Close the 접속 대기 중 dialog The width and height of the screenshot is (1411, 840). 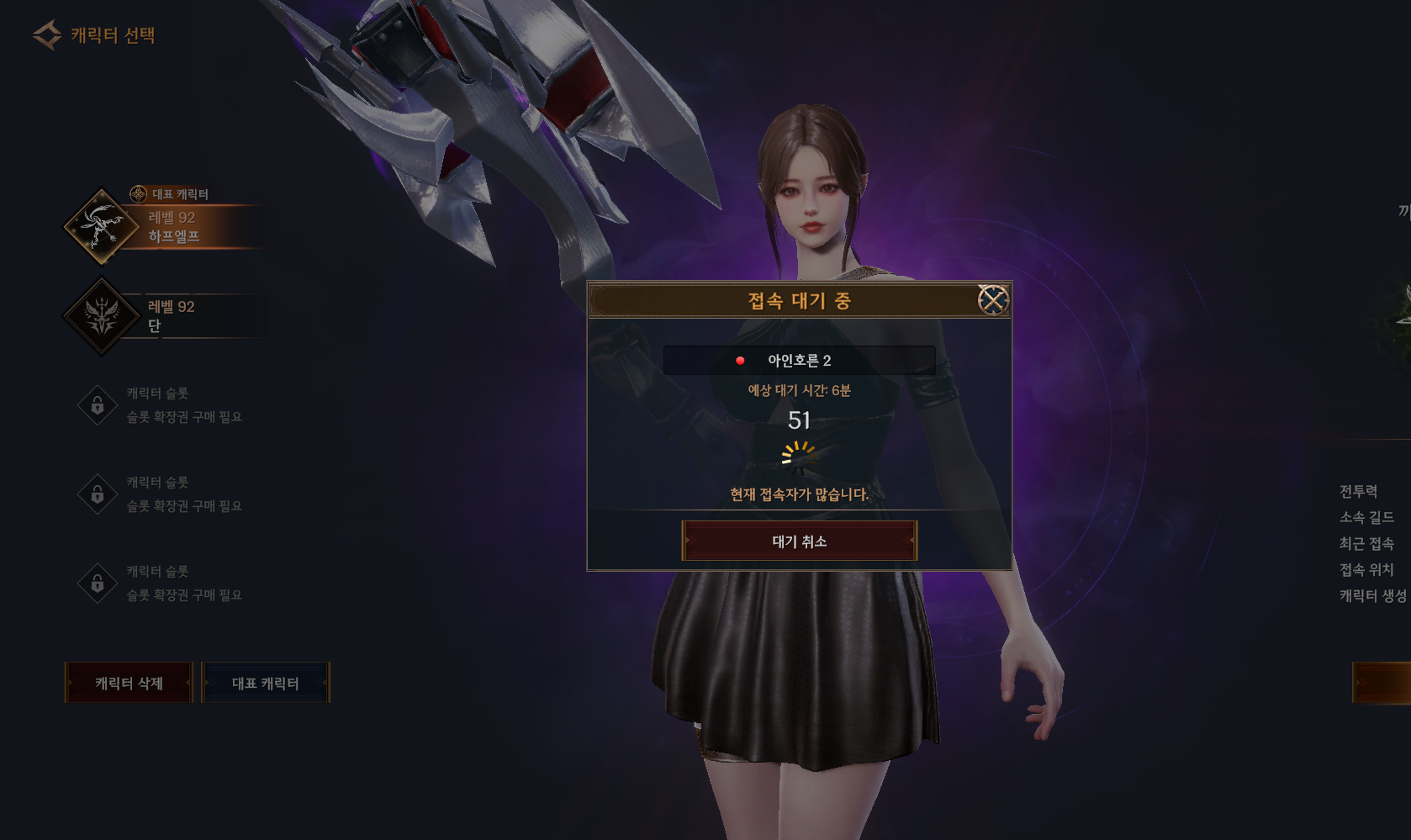click(993, 300)
